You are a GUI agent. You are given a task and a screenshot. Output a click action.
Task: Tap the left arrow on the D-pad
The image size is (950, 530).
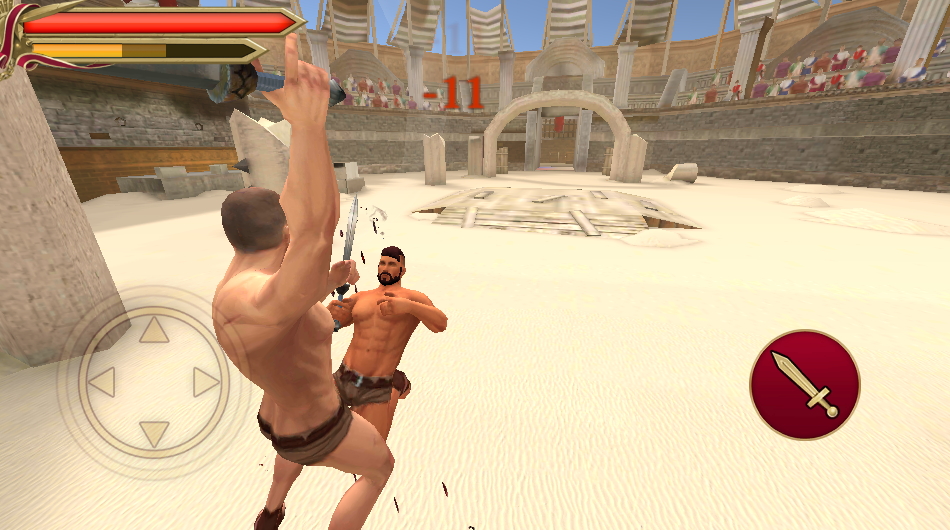[x=101, y=382]
